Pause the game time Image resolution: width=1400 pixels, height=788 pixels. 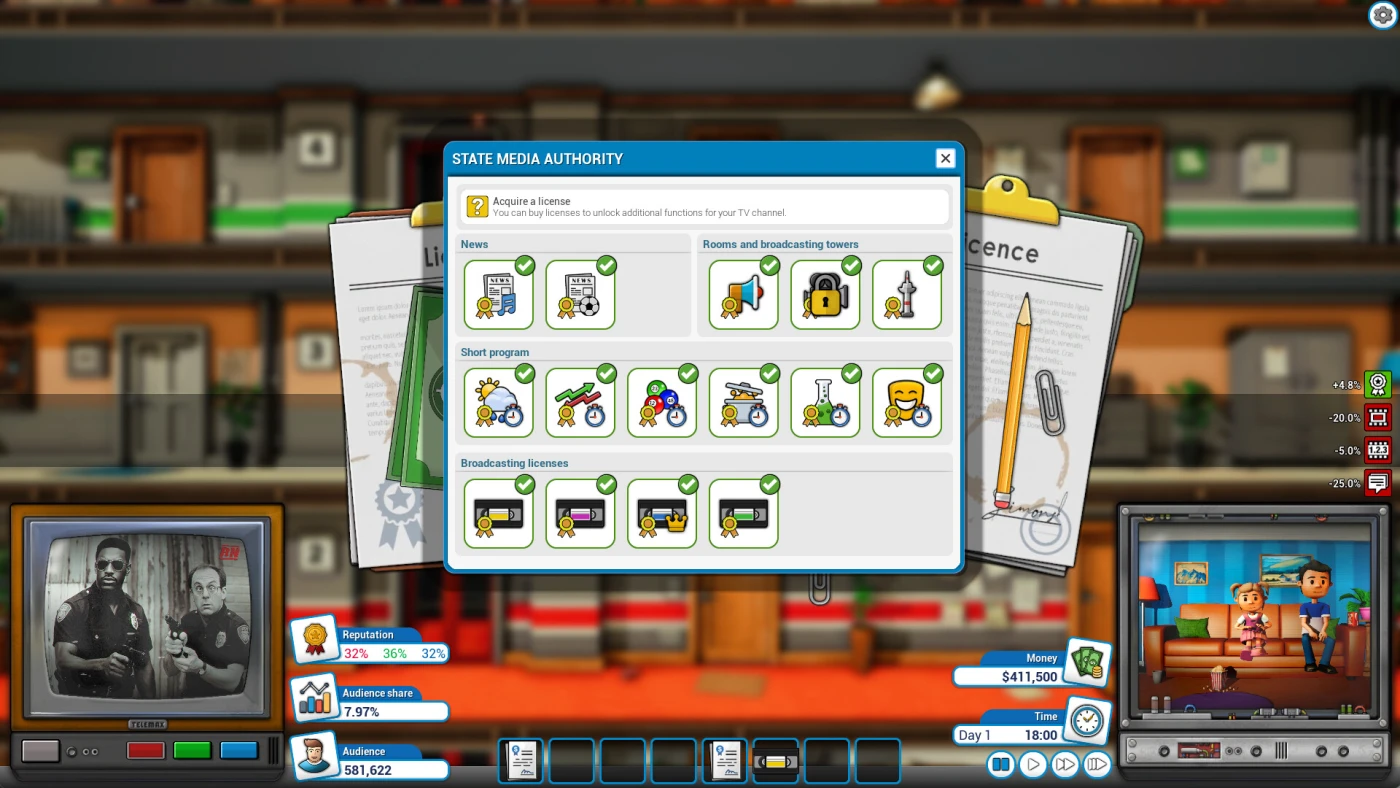1001,765
